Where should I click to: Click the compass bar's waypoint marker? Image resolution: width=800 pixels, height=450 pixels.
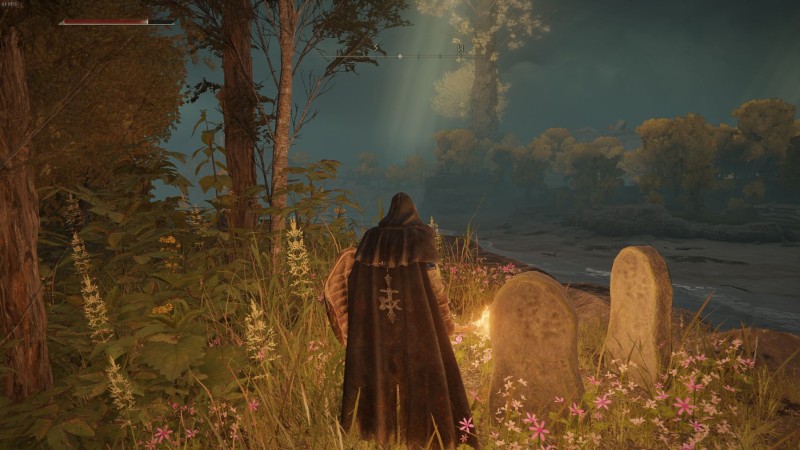[400, 56]
